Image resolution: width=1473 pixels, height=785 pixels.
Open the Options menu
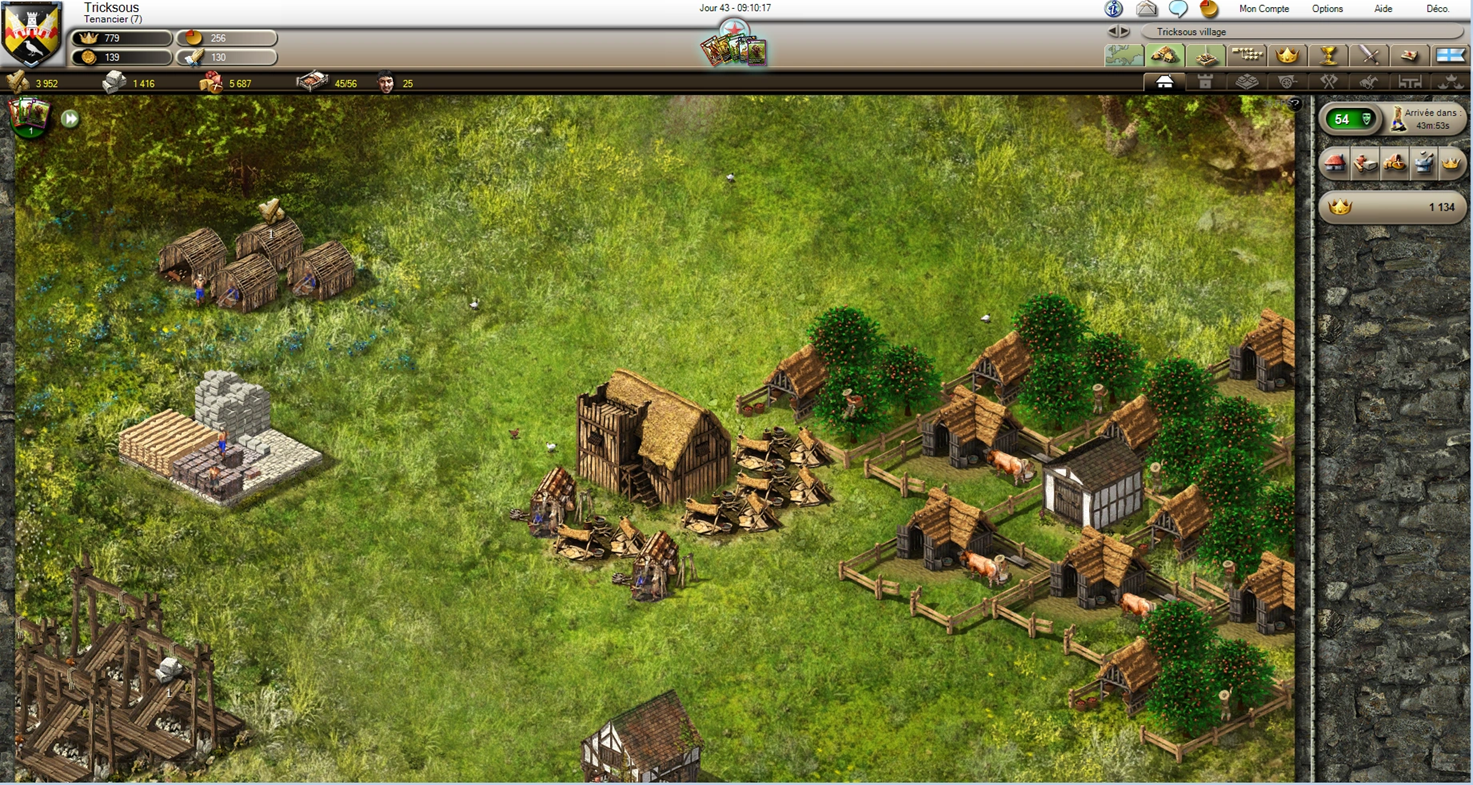tap(1327, 9)
